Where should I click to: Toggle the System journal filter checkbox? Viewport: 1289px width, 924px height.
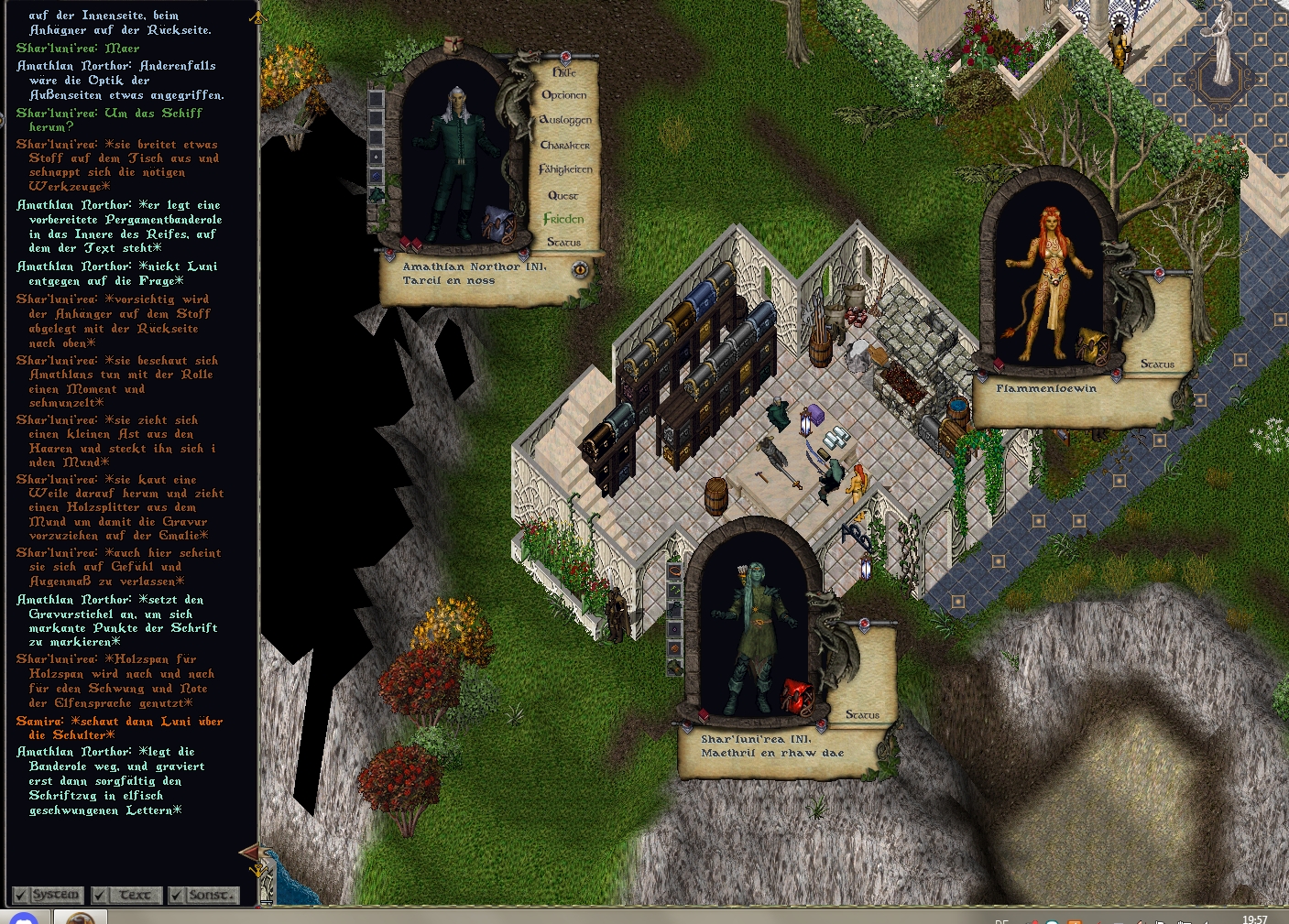tap(20, 895)
